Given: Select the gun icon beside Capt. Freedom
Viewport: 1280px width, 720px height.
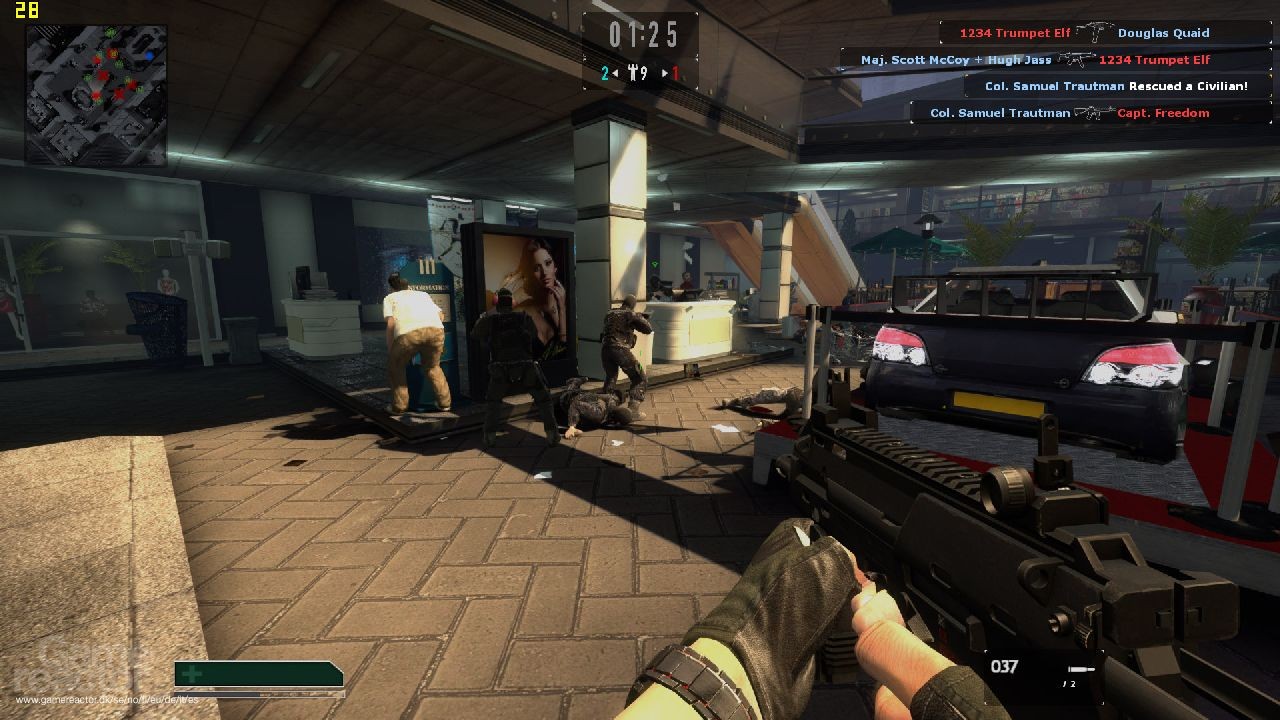Looking at the screenshot, I should 1092,112.
